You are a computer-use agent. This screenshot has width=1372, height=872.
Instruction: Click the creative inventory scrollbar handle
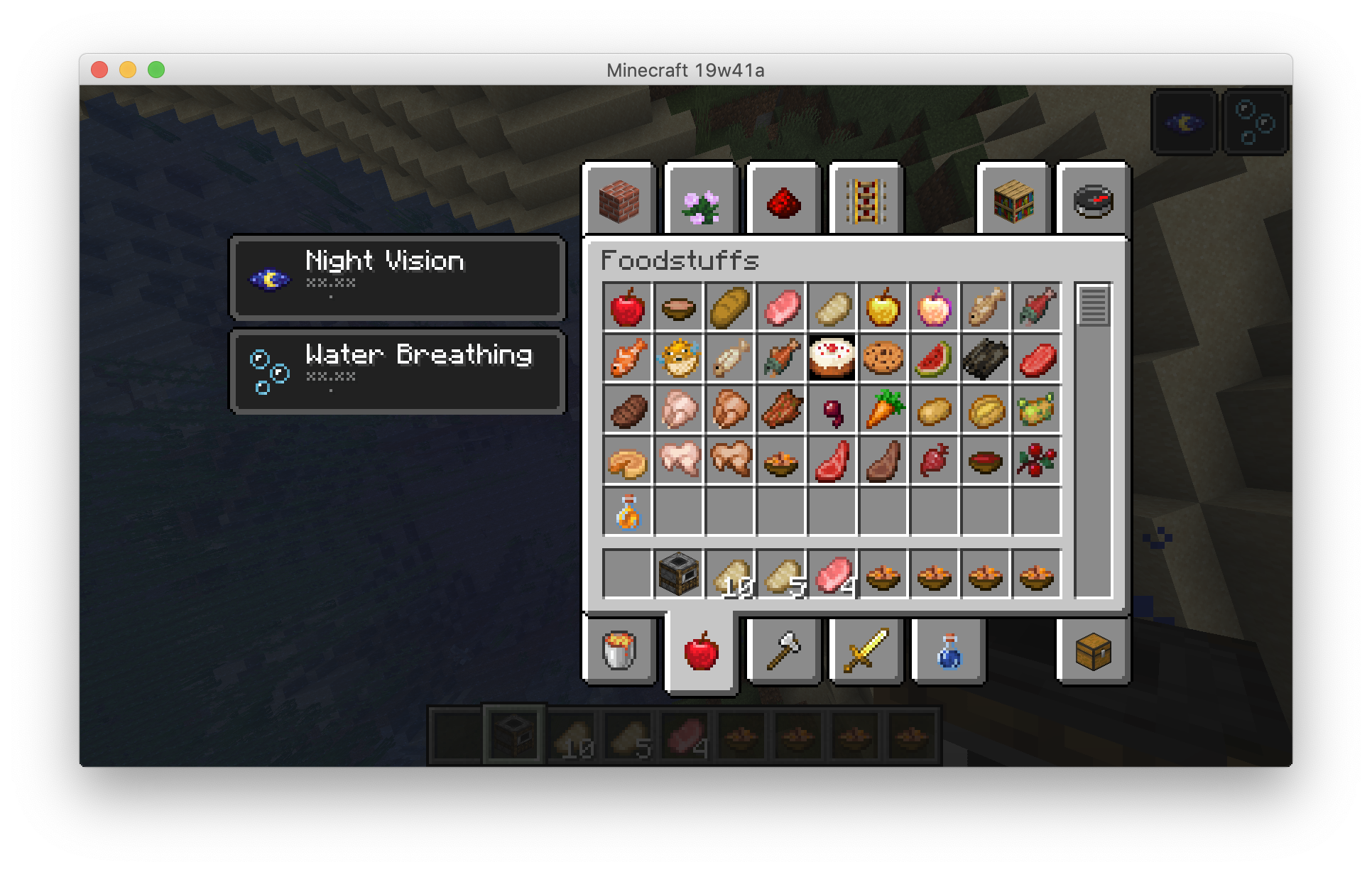click(x=1093, y=305)
